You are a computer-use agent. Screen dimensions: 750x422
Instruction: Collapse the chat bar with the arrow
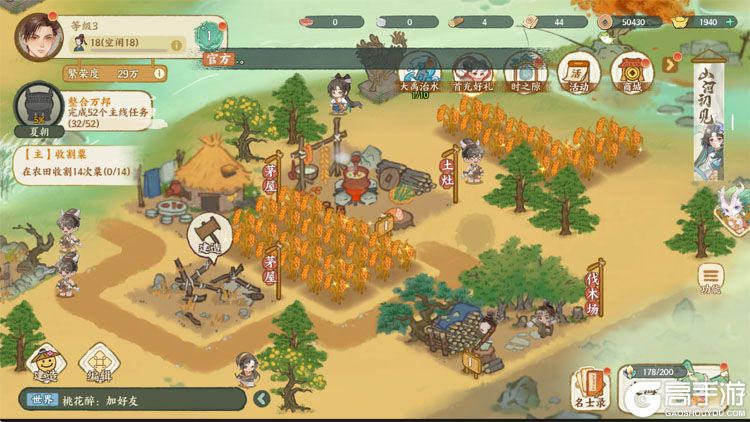click(262, 399)
